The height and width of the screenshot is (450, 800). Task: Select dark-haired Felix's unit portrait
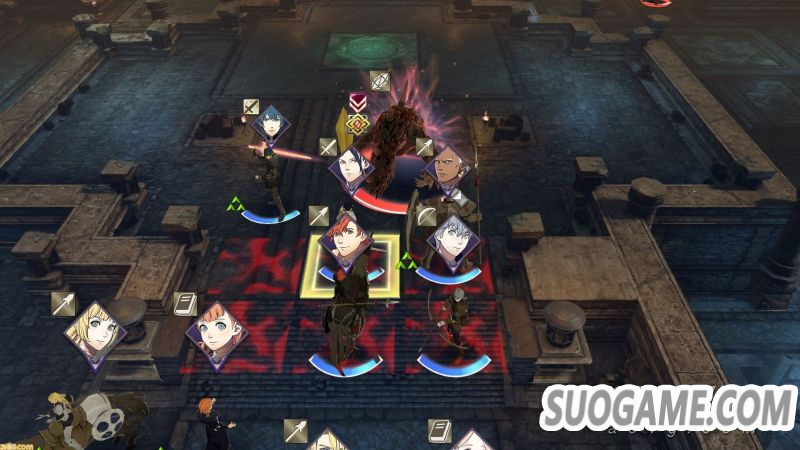pos(351,168)
